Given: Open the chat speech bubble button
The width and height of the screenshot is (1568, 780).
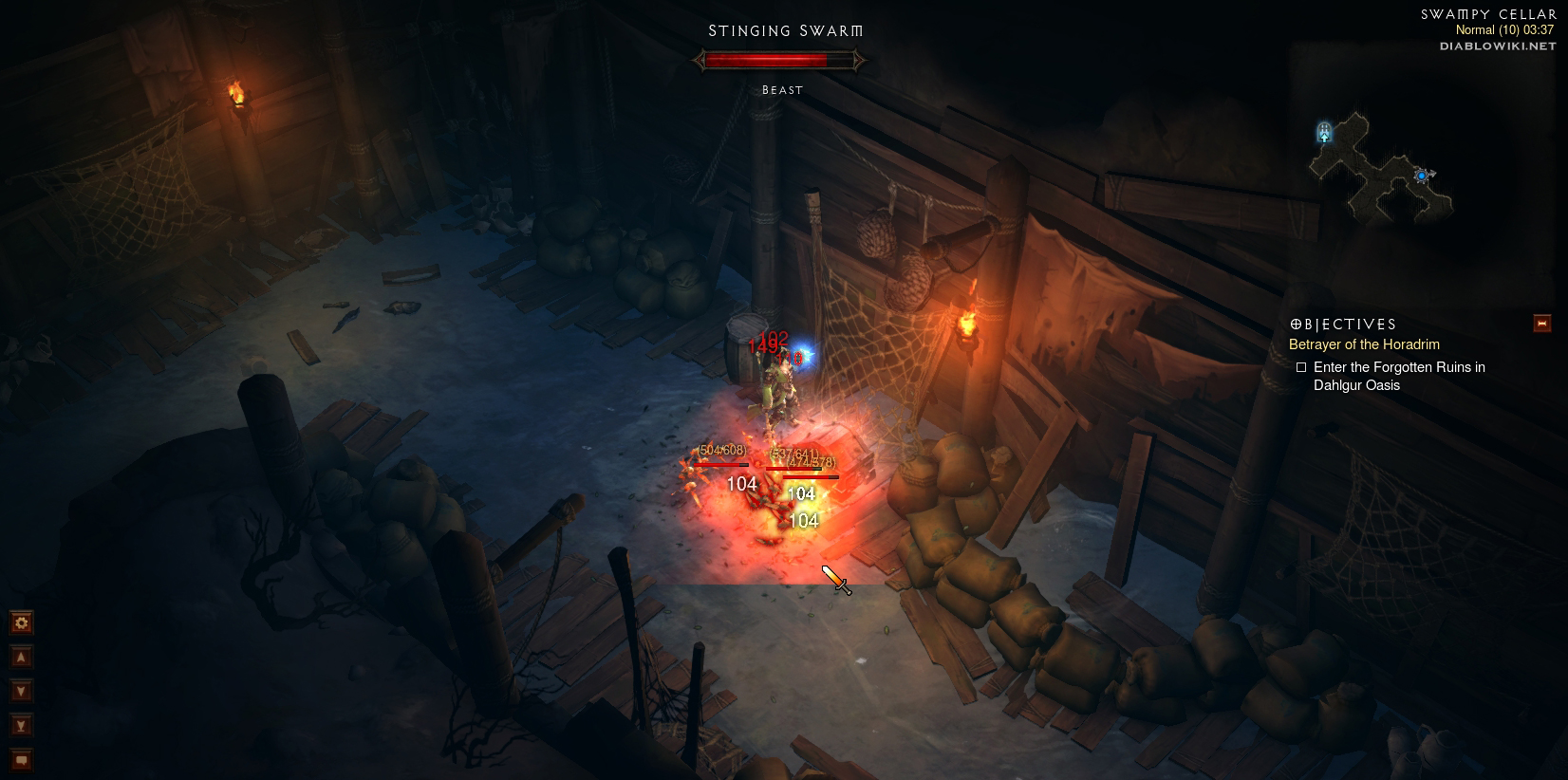Looking at the screenshot, I should [x=21, y=760].
